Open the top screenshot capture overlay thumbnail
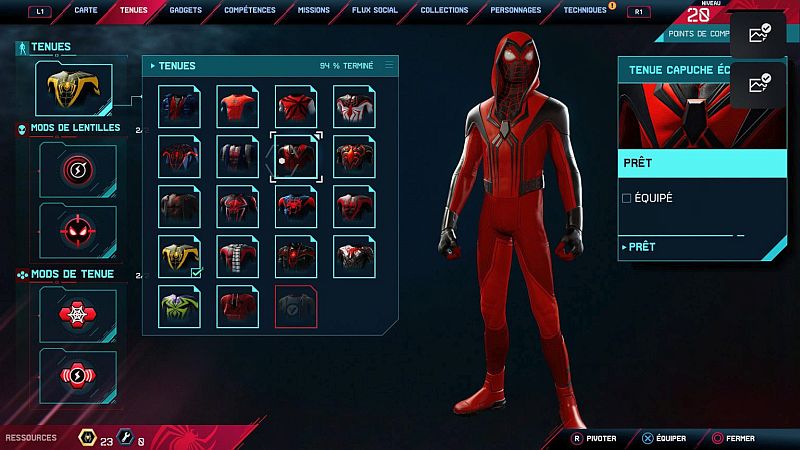Screen dimensions: 800x450 pos(759,34)
